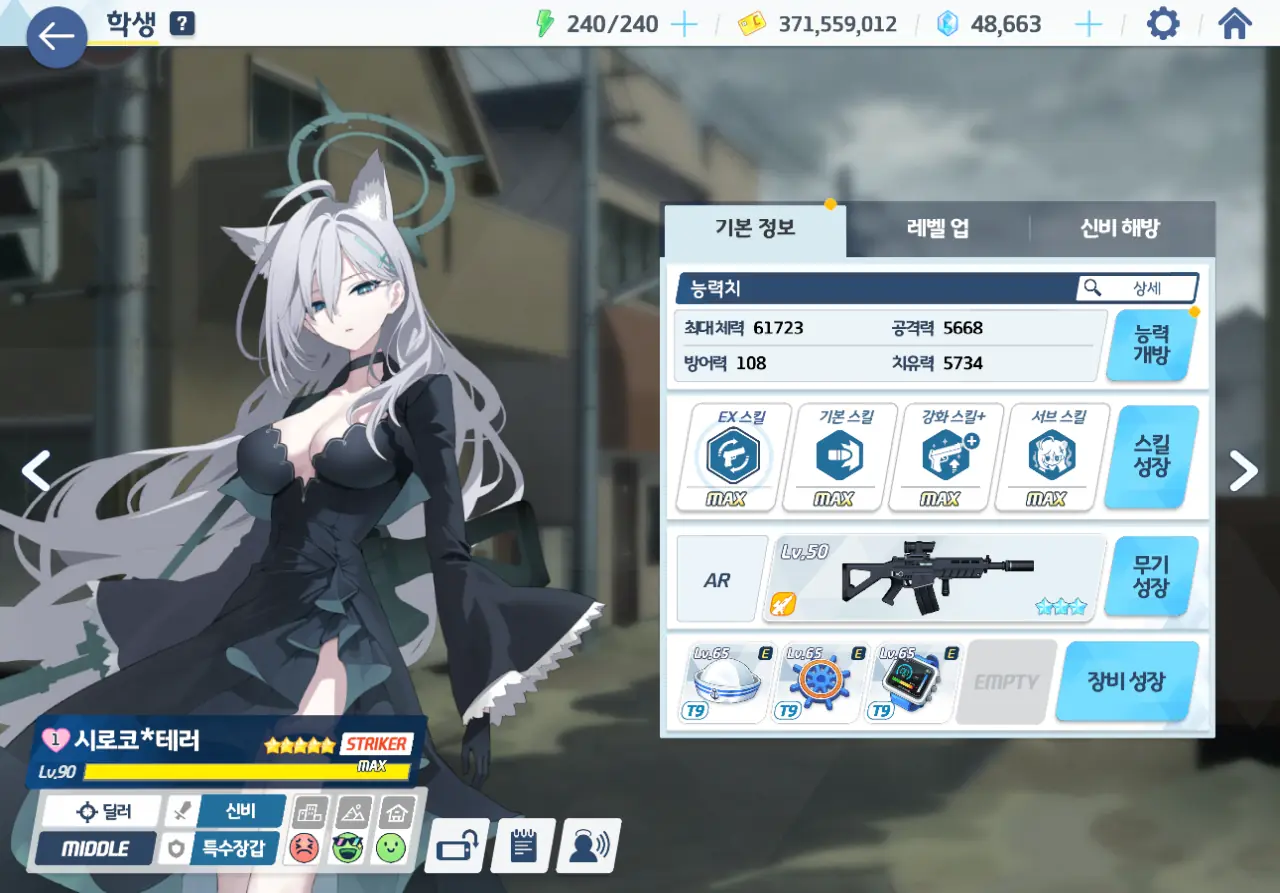Open the 스킬 성장 menu

point(1152,457)
